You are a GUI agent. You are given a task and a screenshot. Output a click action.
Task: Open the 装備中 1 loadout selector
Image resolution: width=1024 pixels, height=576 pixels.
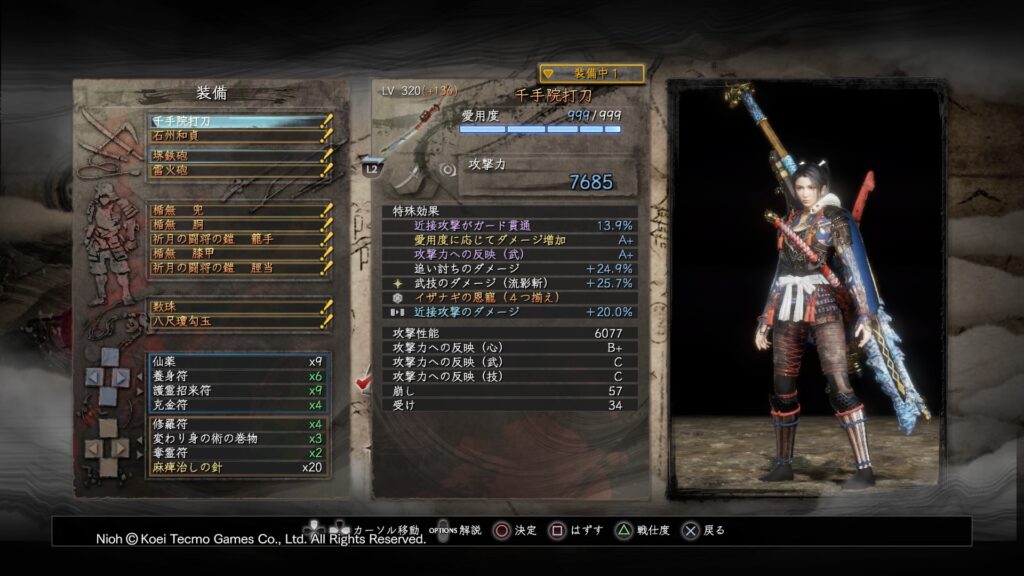pyautogui.click(x=592, y=73)
